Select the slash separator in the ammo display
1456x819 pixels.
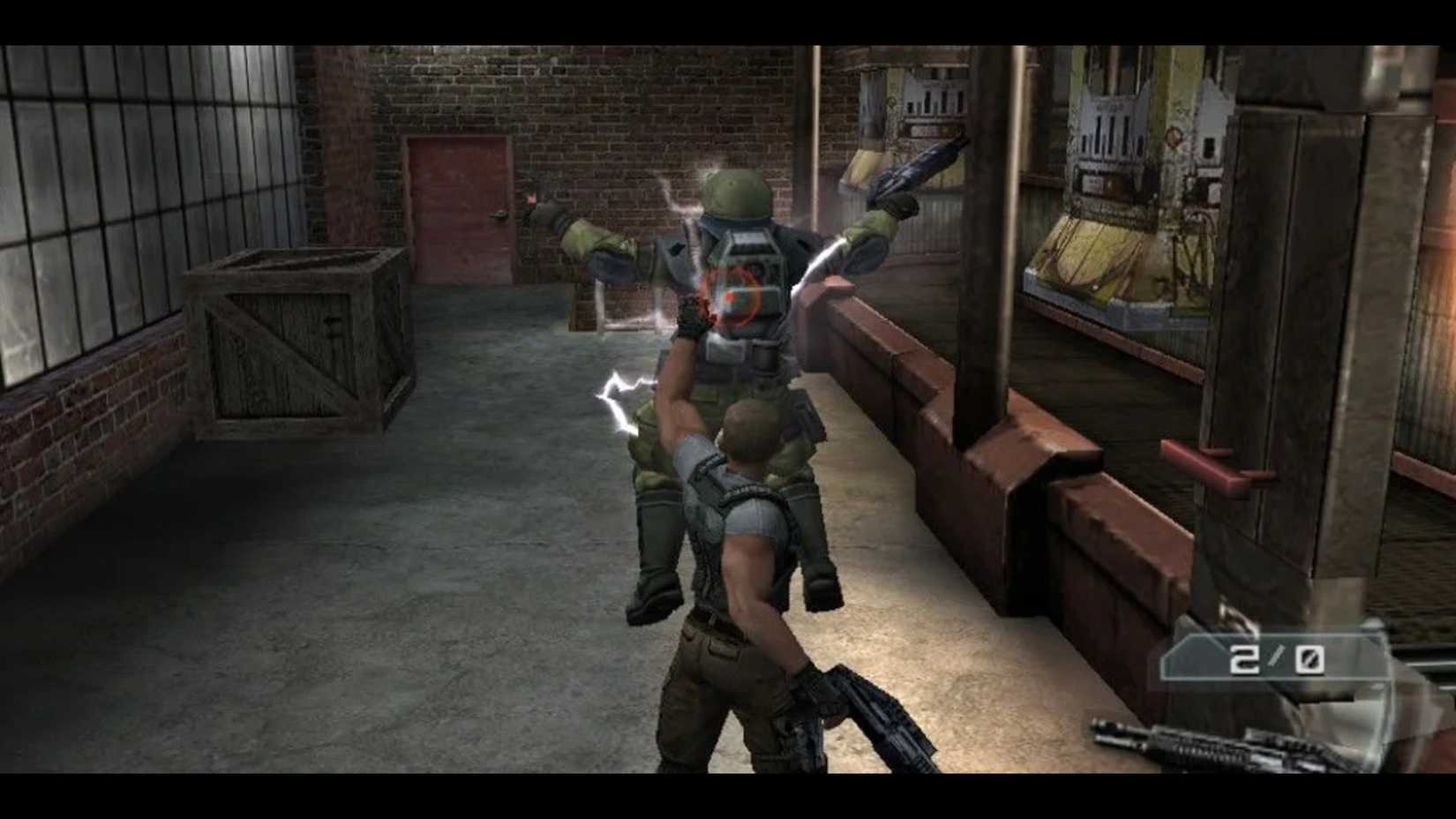(1275, 657)
